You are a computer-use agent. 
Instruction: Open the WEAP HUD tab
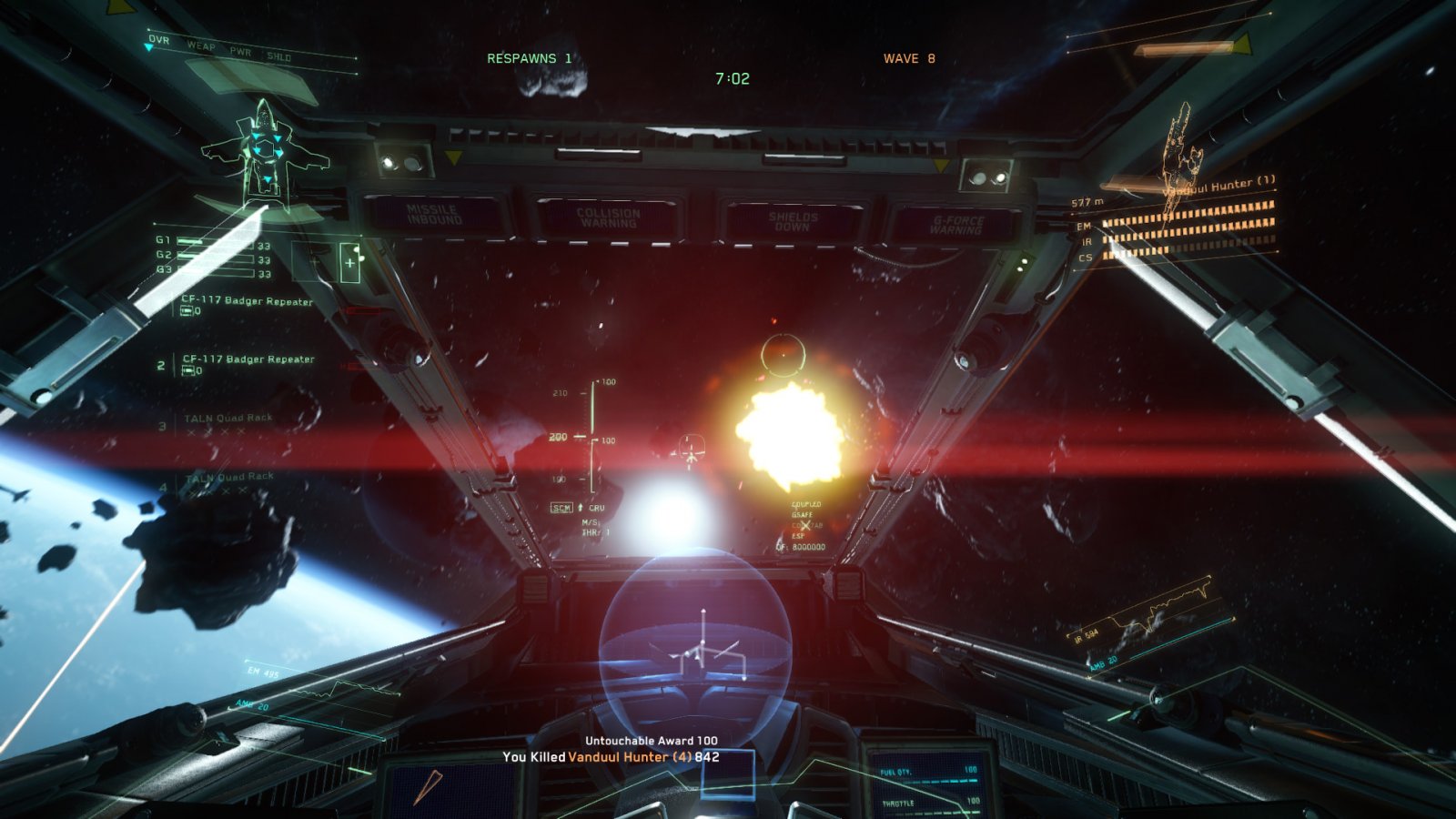point(201,45)
